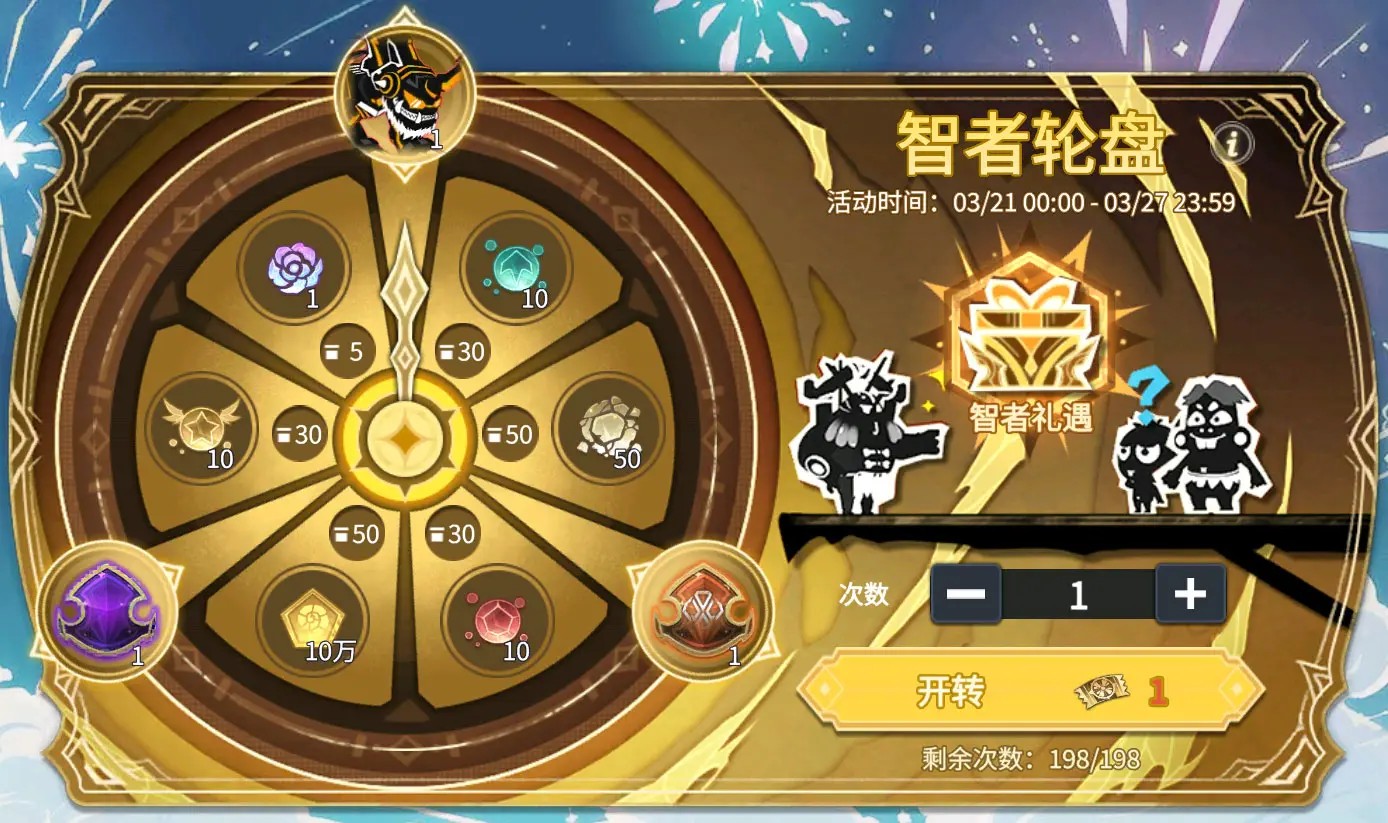The width and height of the screenshot is (1388, 823).
Task: Click the character portrait above the wheel
Action: pos(401,90)
